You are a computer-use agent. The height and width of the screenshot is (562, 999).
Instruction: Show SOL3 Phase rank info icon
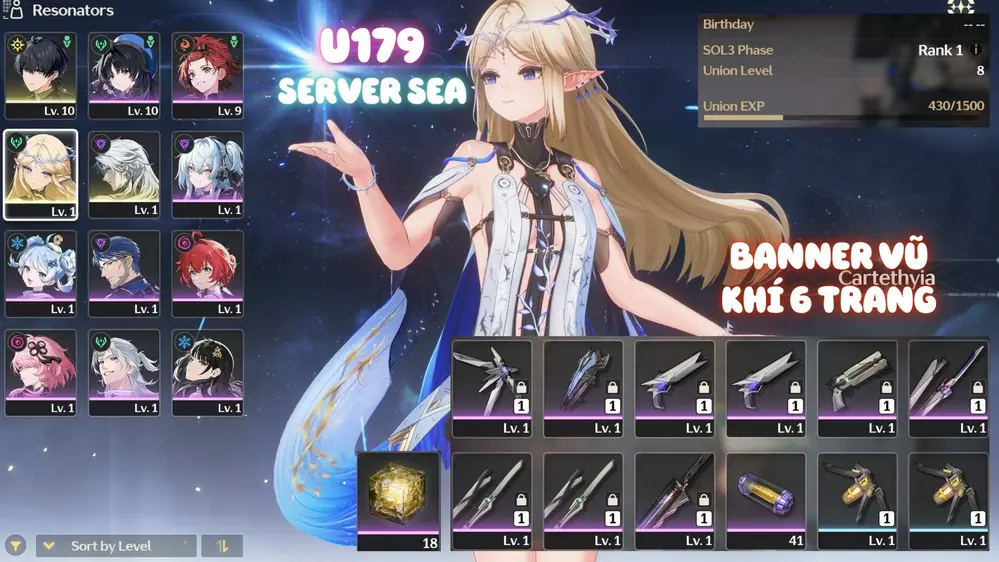point(976,50)
